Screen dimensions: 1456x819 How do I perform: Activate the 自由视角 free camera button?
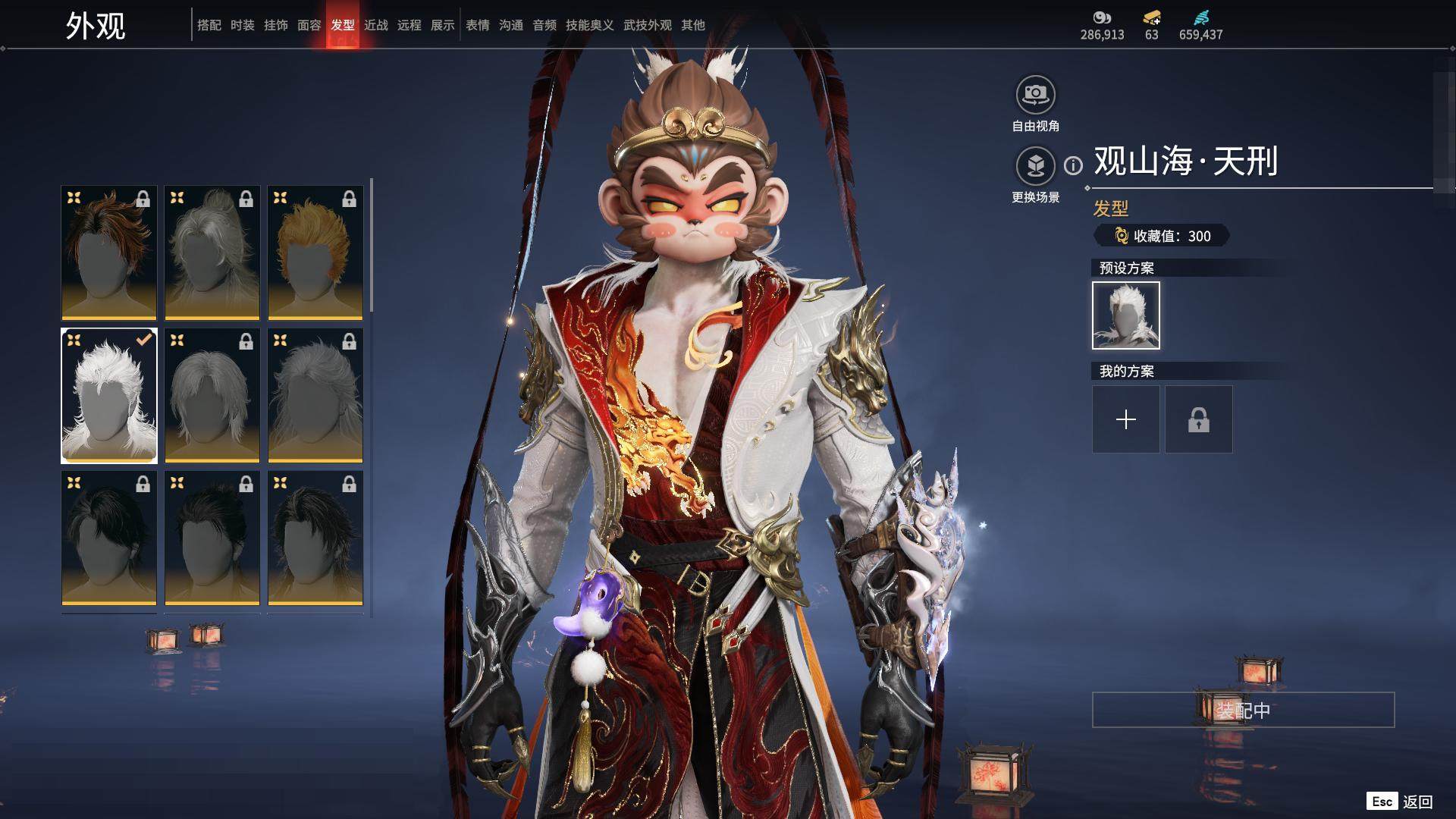(x=1035, y=96)
